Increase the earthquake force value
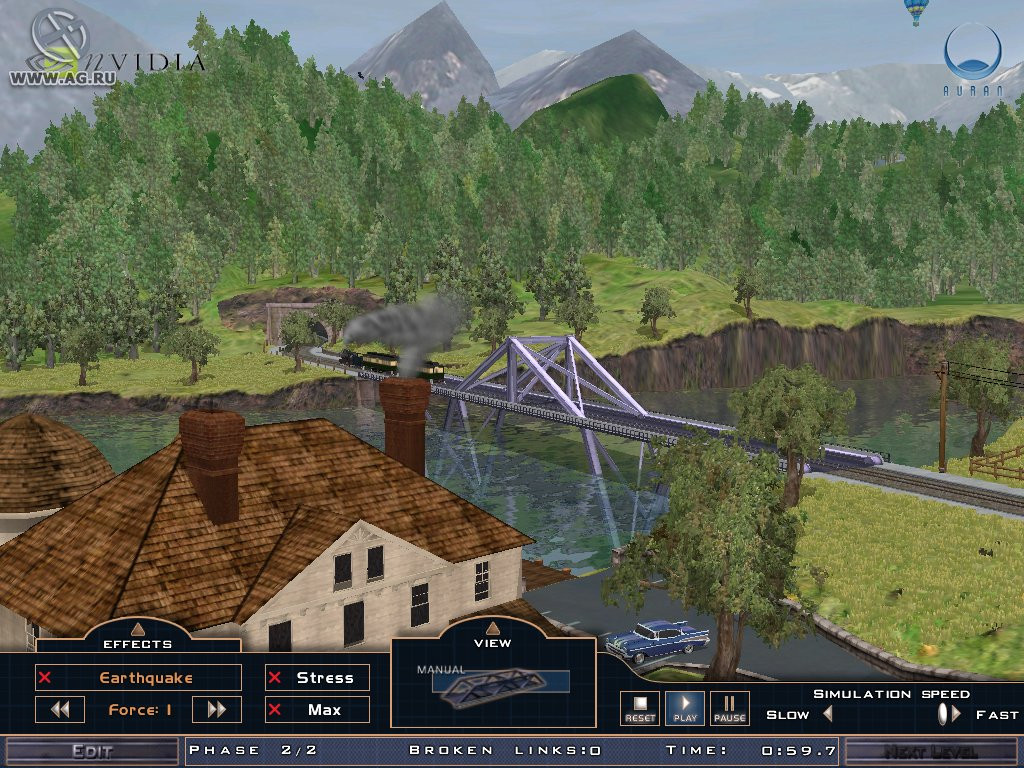 coord(216,710)
